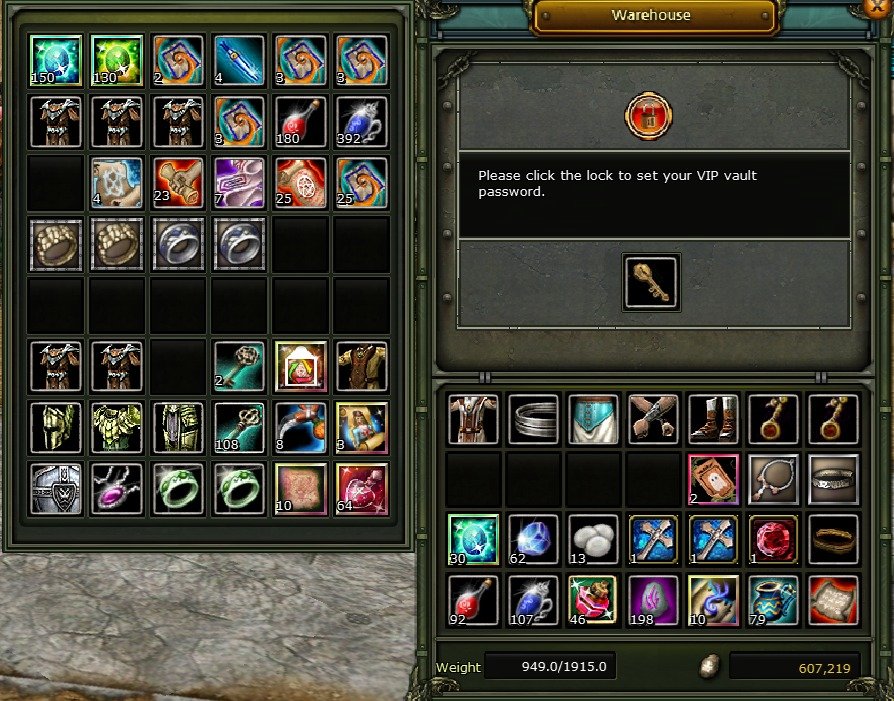
Task: Select the key stack of 108
Action: click(x=239, y=427)
